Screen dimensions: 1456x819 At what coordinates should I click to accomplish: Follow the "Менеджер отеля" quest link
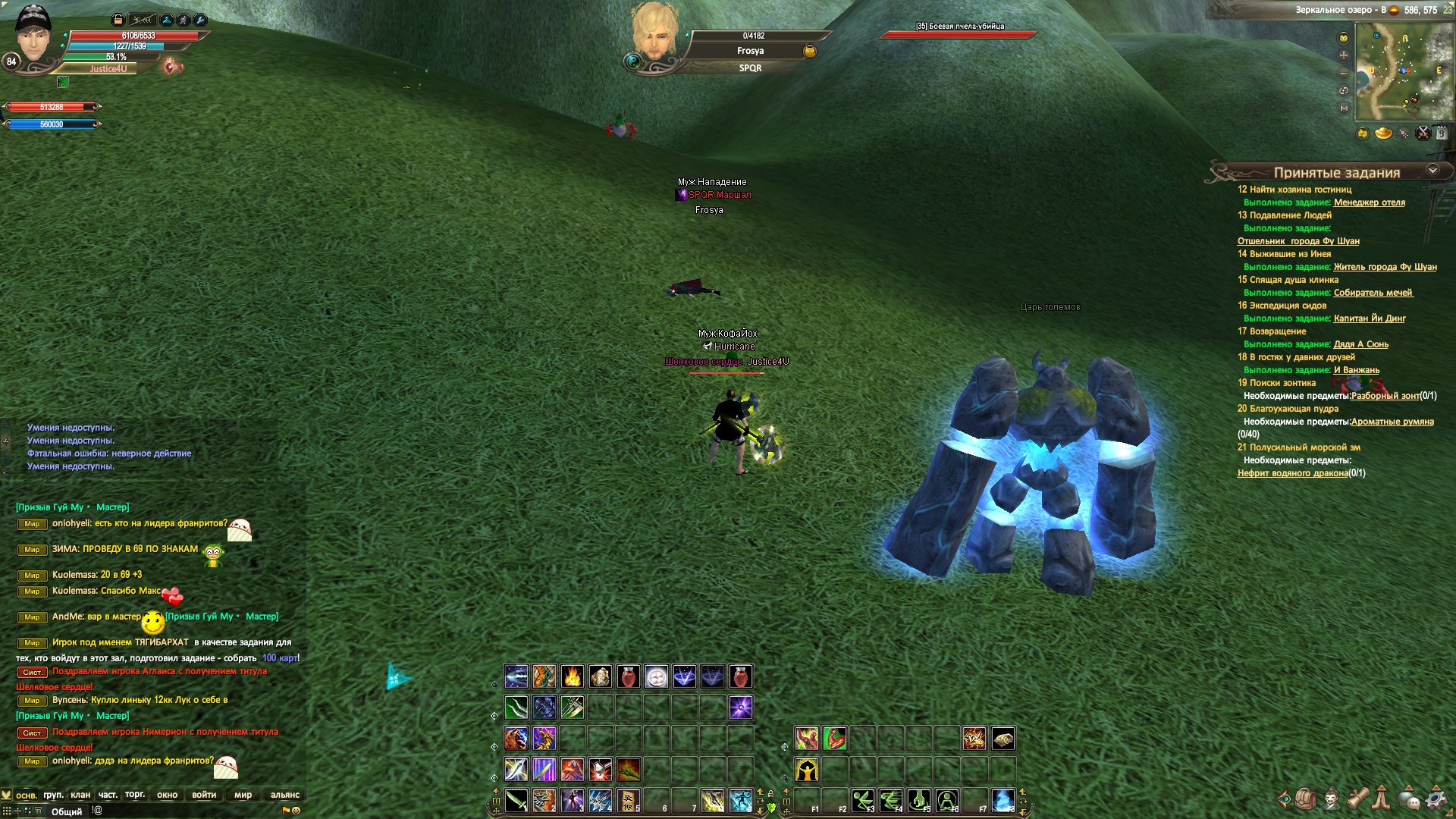pos(1369,202)
